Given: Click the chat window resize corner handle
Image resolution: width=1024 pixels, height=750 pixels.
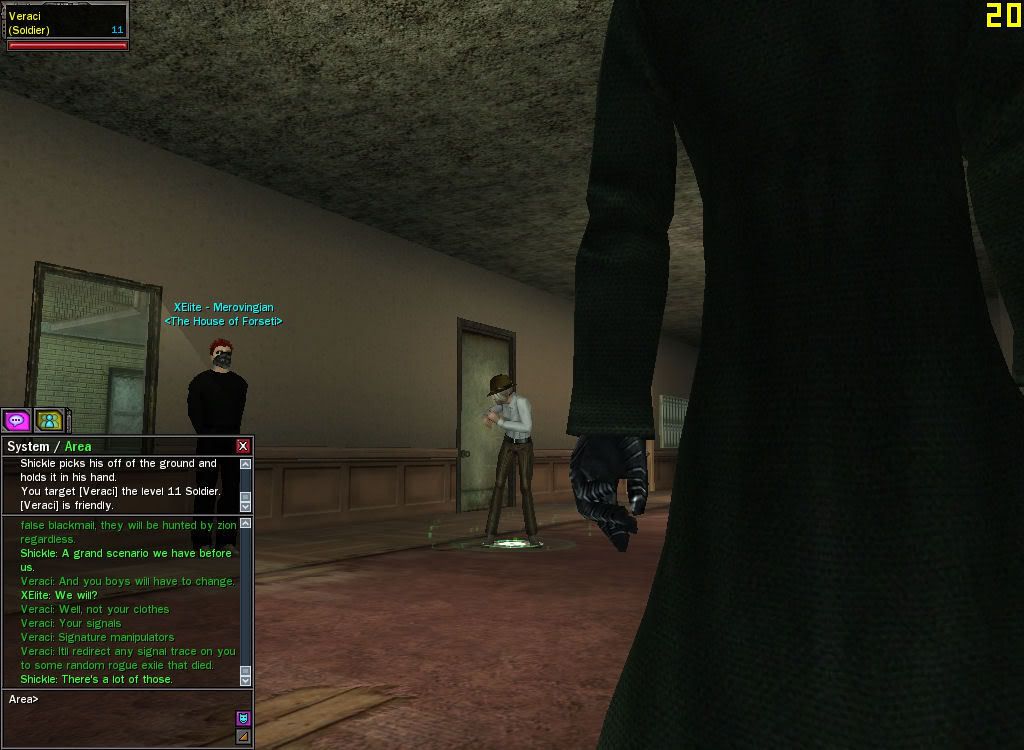Looking at the screenshot, I should 243,737.
